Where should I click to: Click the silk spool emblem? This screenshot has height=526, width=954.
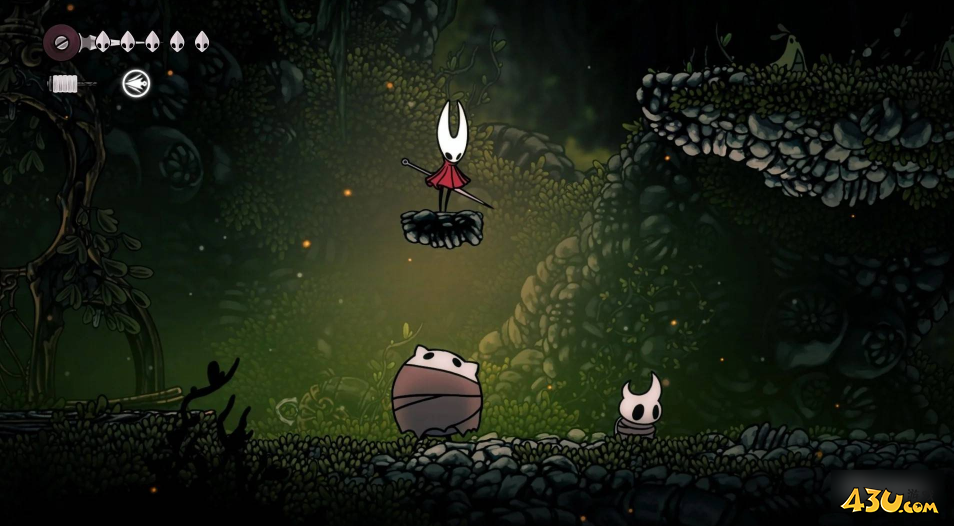pos(62,42)
